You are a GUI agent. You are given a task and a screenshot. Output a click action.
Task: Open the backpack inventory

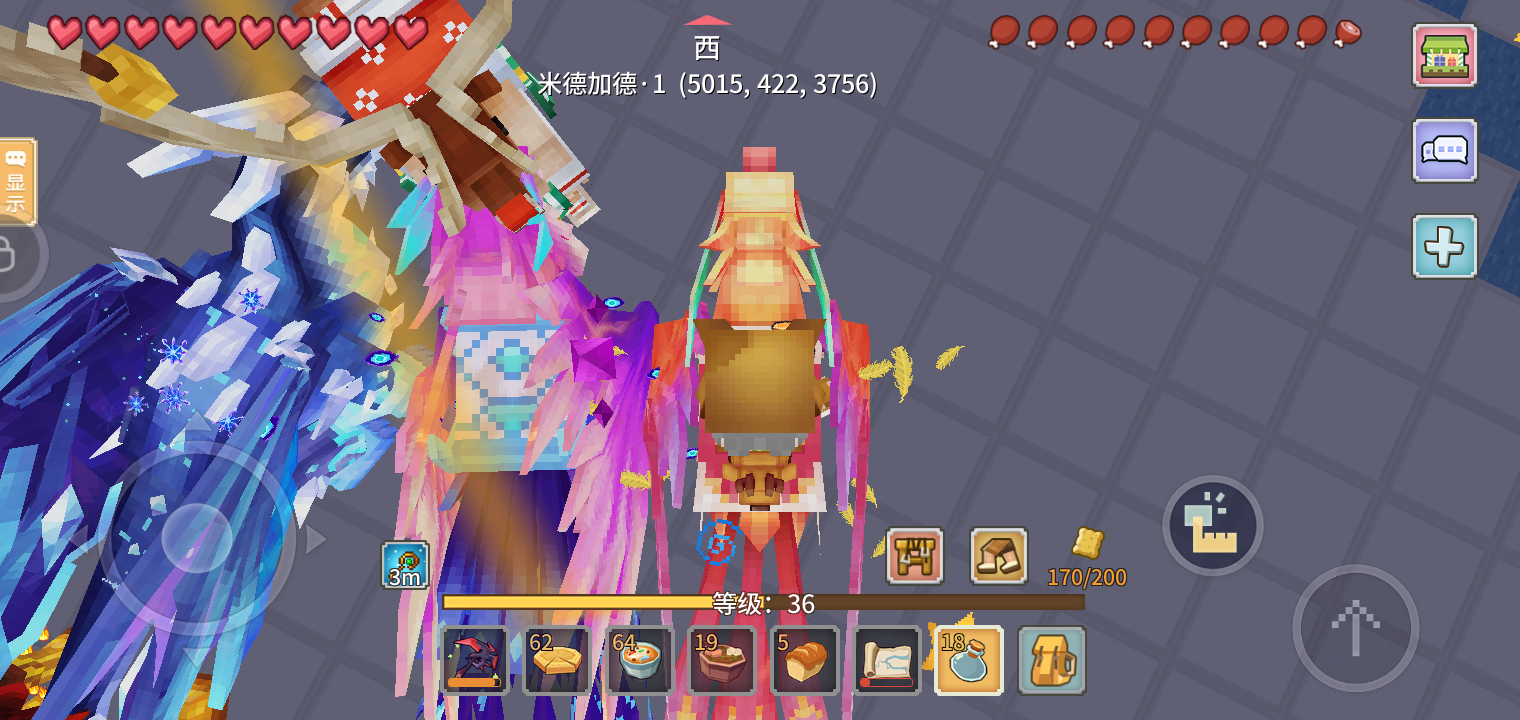[x=1053, y=662]
